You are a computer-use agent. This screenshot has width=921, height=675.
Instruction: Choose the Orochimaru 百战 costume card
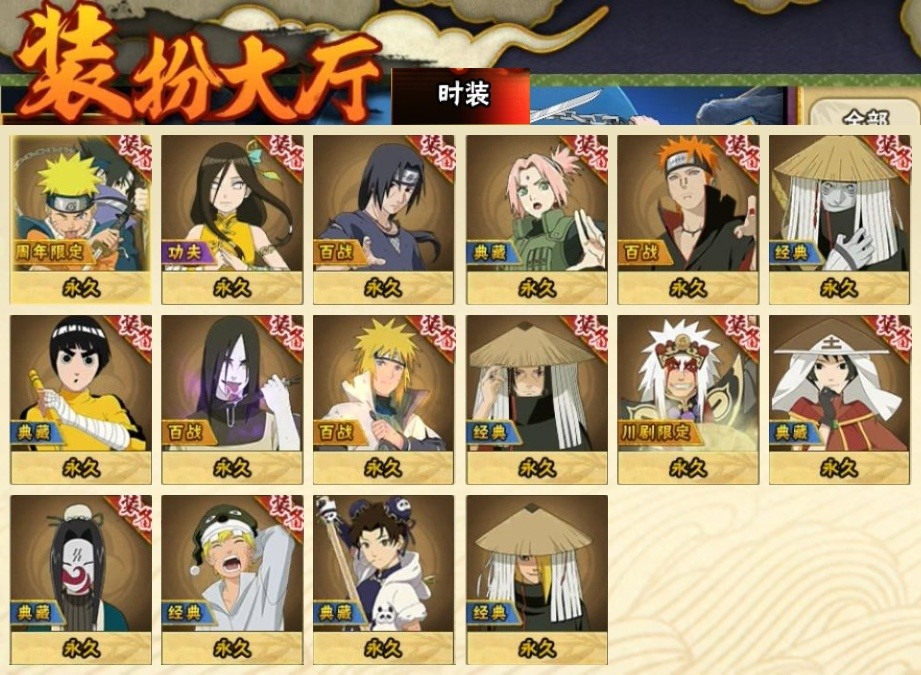click(x=232, y=399)
